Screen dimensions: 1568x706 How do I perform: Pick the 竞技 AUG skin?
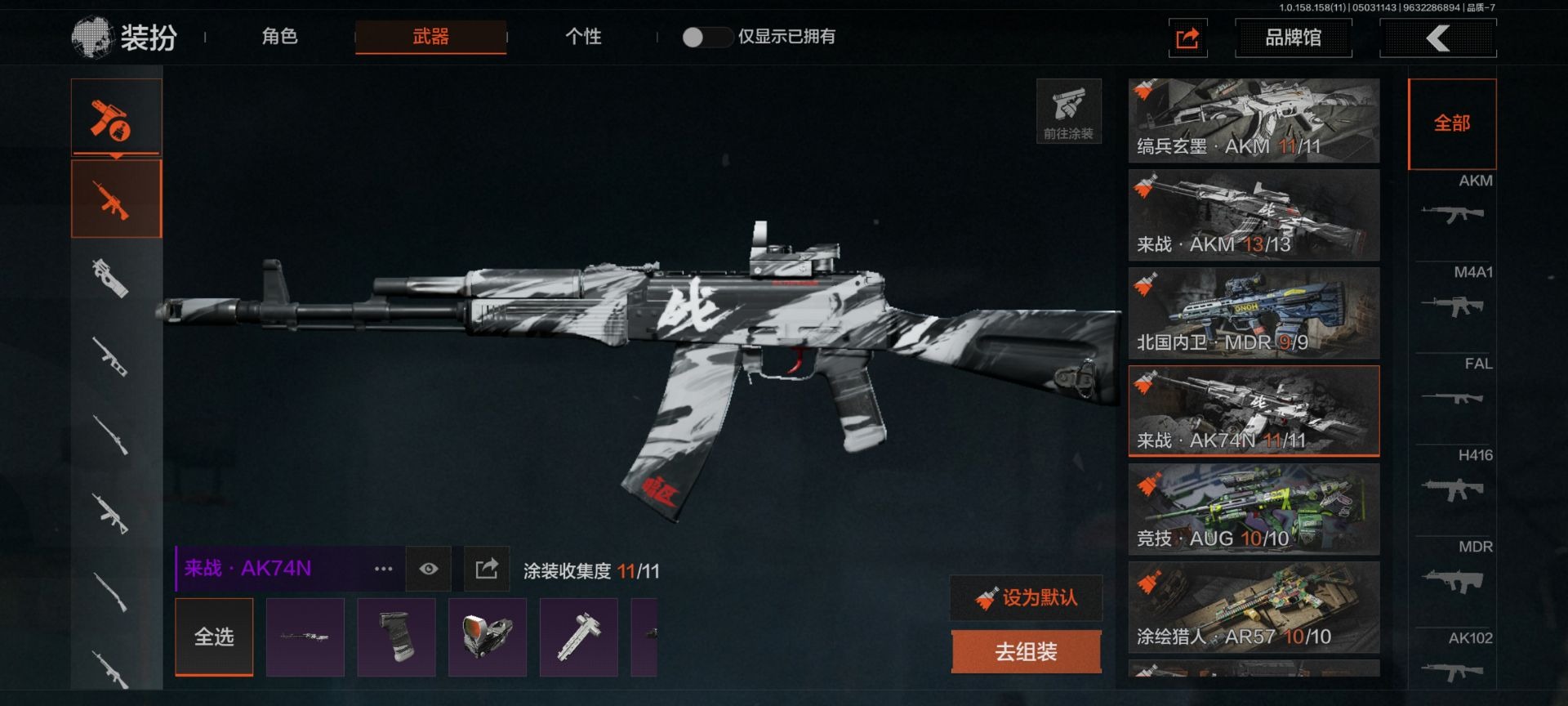[1254, 509]
